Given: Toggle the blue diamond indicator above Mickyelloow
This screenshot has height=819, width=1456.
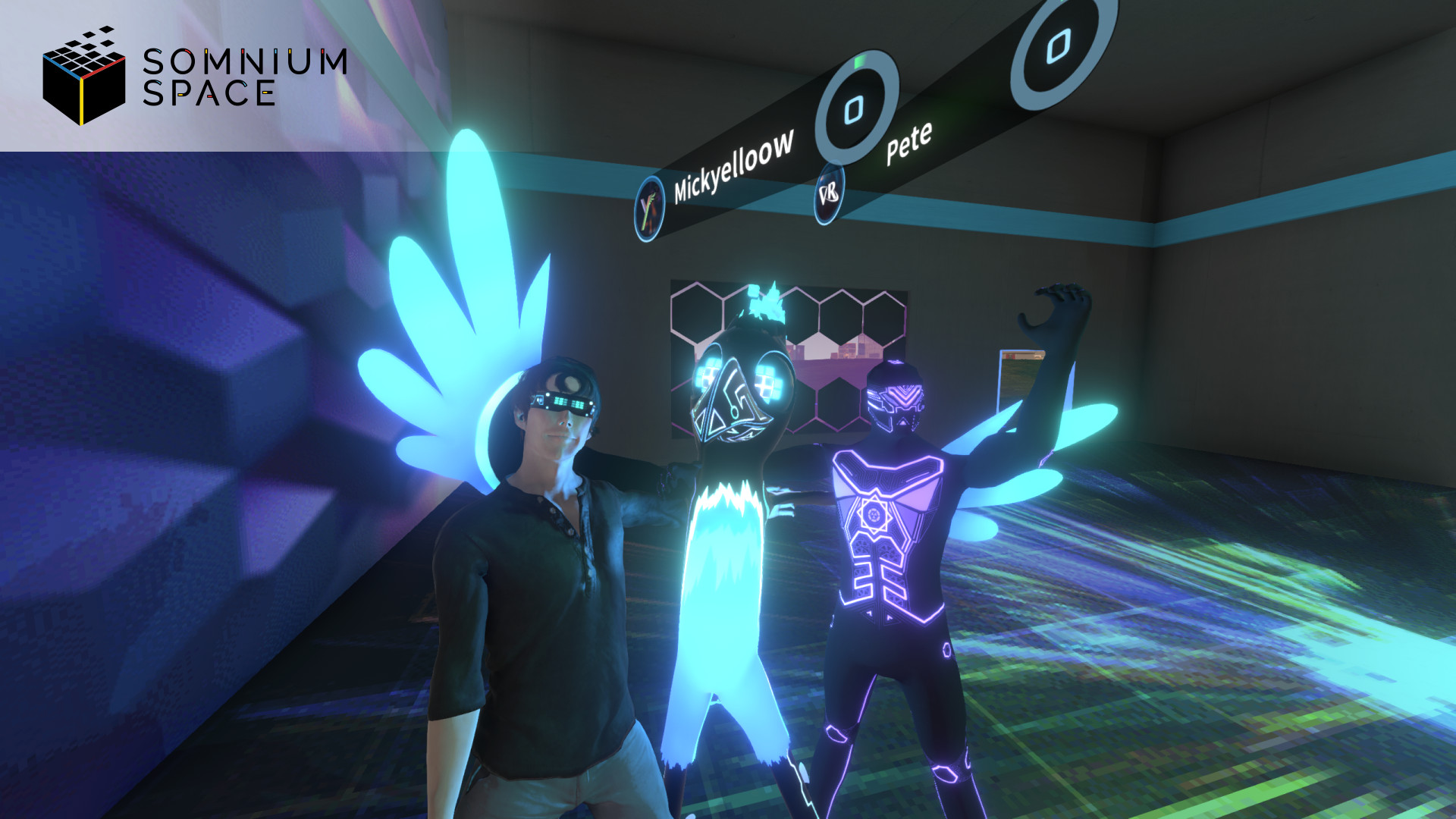Looking at the screenshot, I should 855,110.
